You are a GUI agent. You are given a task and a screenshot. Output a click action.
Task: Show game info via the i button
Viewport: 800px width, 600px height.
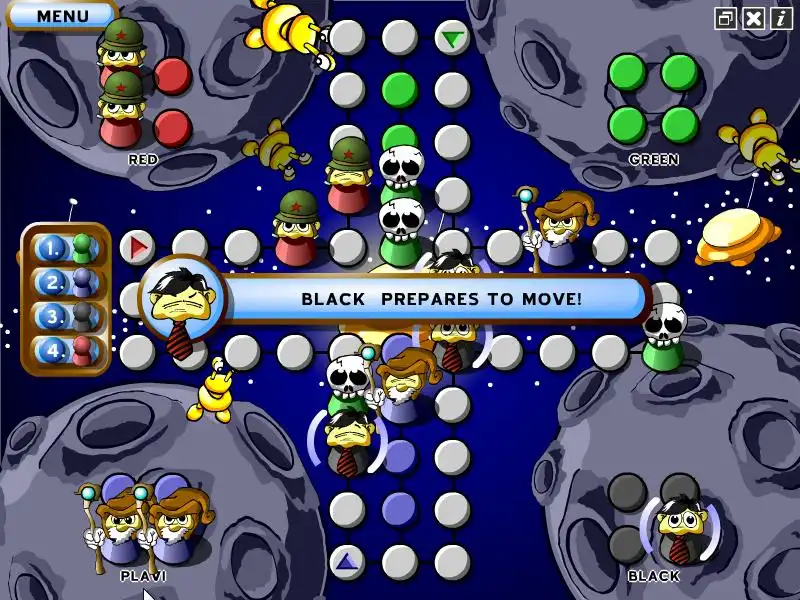coord(781,18)
